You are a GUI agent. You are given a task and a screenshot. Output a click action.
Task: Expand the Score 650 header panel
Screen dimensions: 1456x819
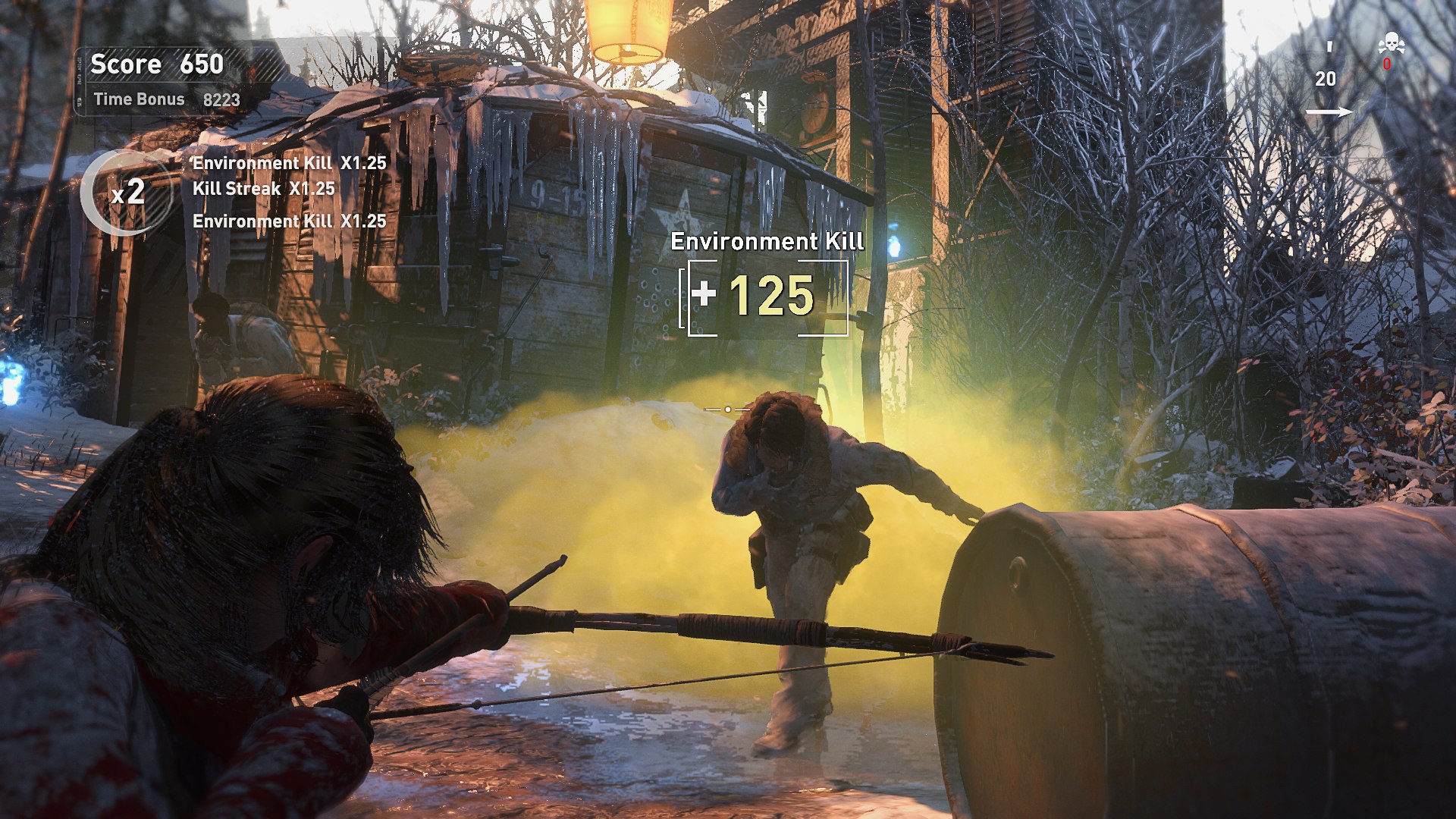155,64
